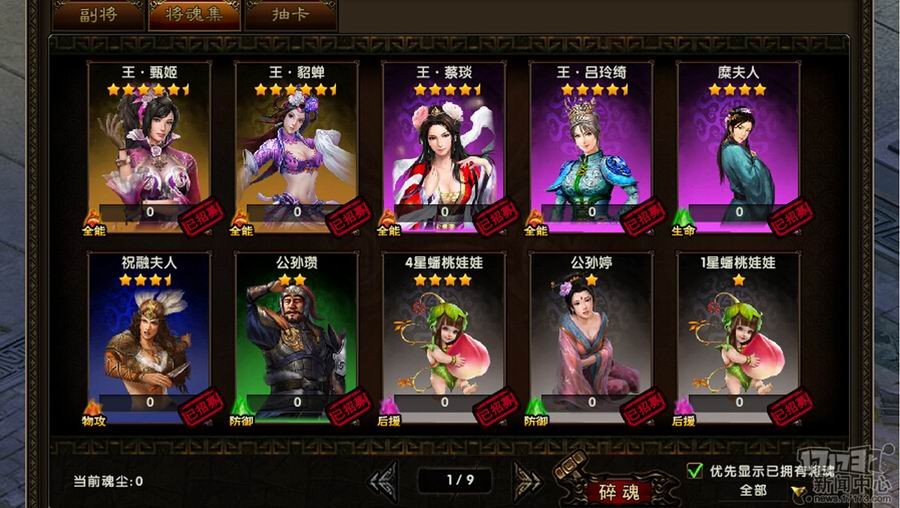Image resolution: width=900 pixels, height=508 pixels.
Task: Select the 王·甄姬 card
Action: (149, 145)
